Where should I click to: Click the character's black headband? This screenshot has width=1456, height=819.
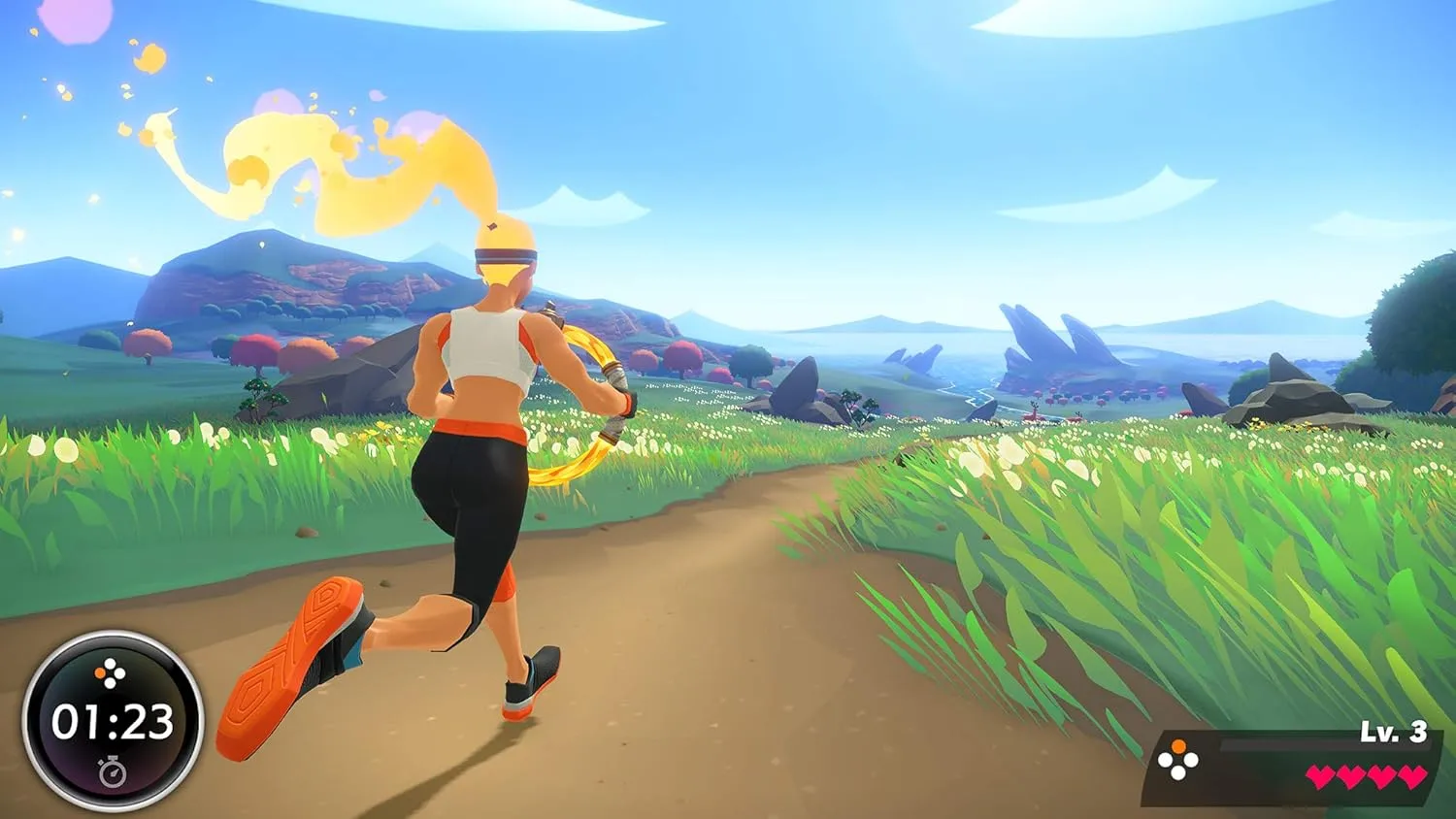pyautogui.click(x=505, y=257)
